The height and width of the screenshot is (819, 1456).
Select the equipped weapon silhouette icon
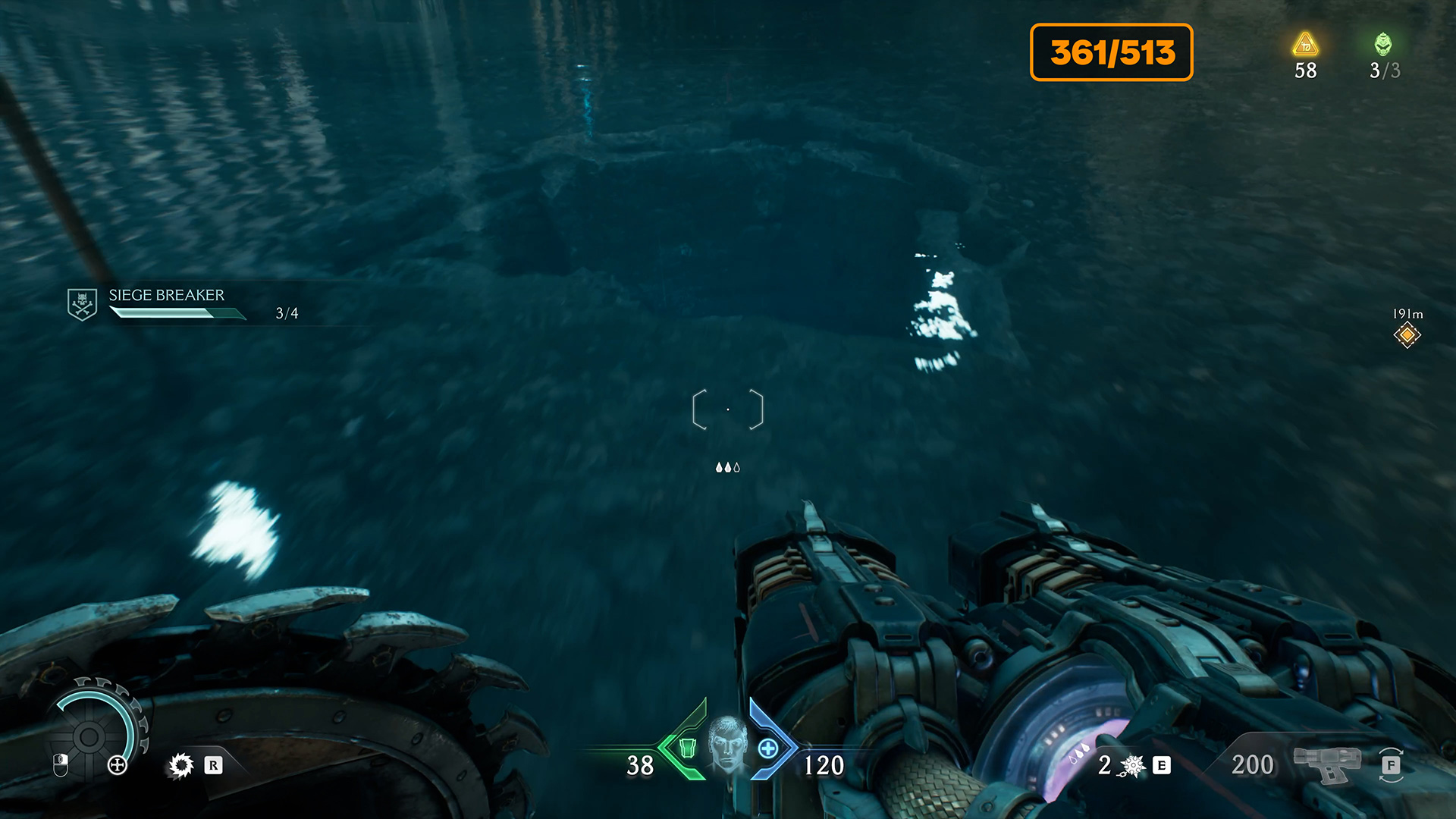click(1326, 764)
